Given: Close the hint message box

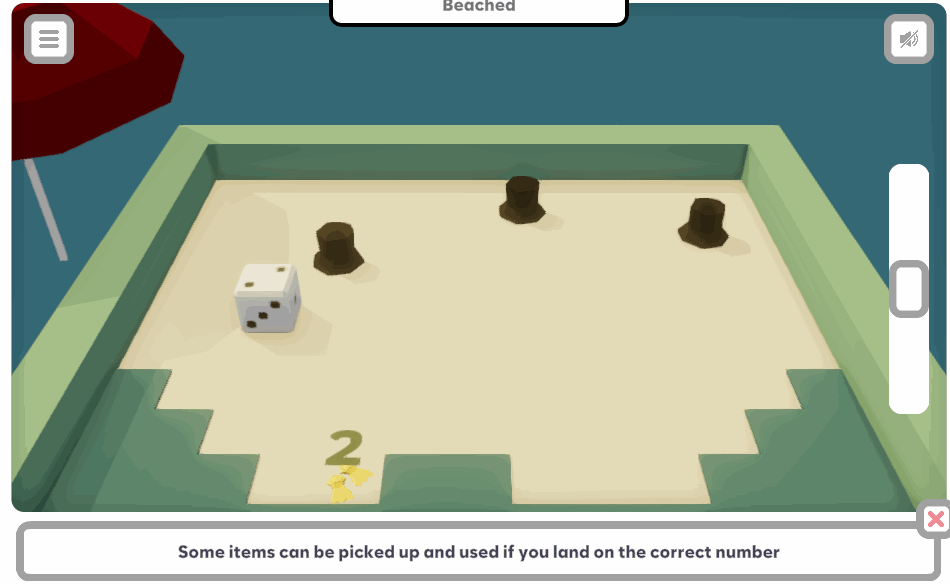Looking at the screenshot, I should [935, 519].
